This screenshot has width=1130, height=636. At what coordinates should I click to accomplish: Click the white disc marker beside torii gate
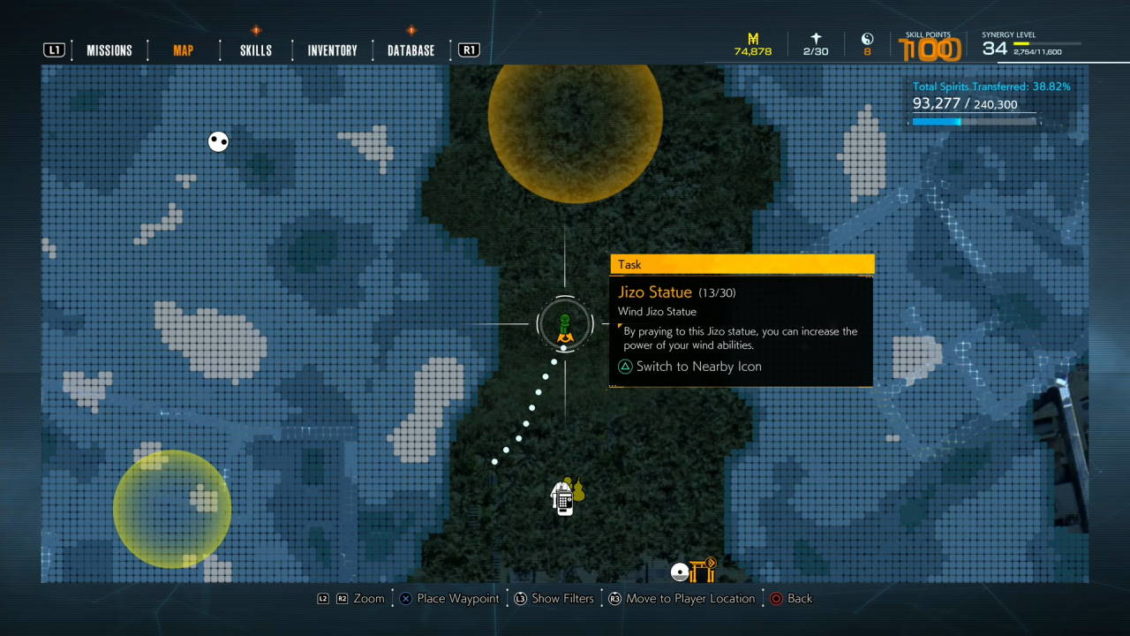click(x=680, y=572)
